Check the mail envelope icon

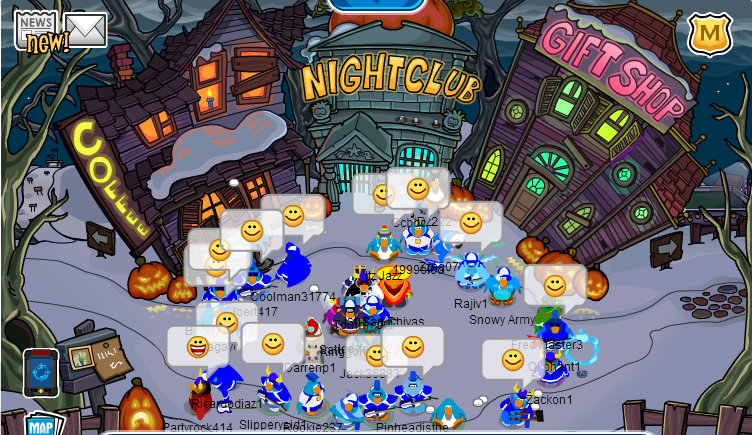(86, 30)
